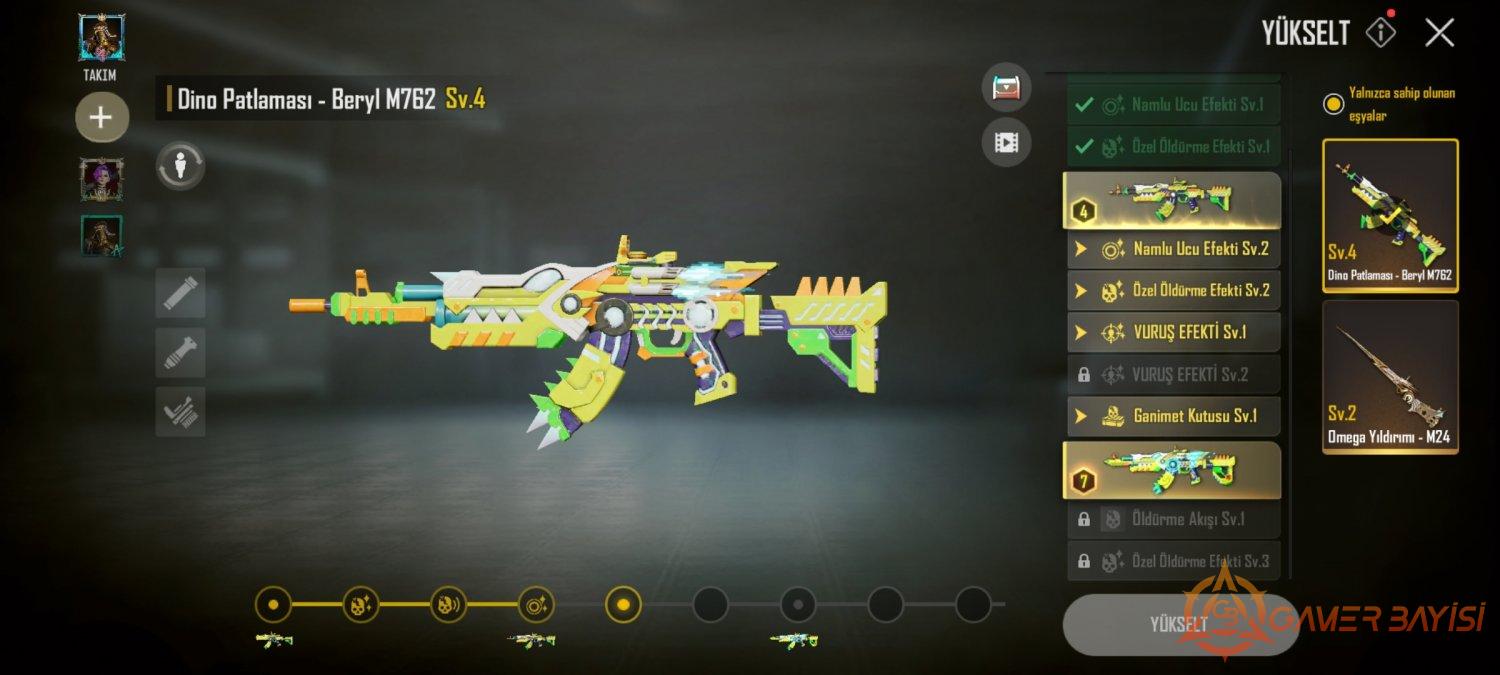Open the treasure chest icon button

point(1006,88)
